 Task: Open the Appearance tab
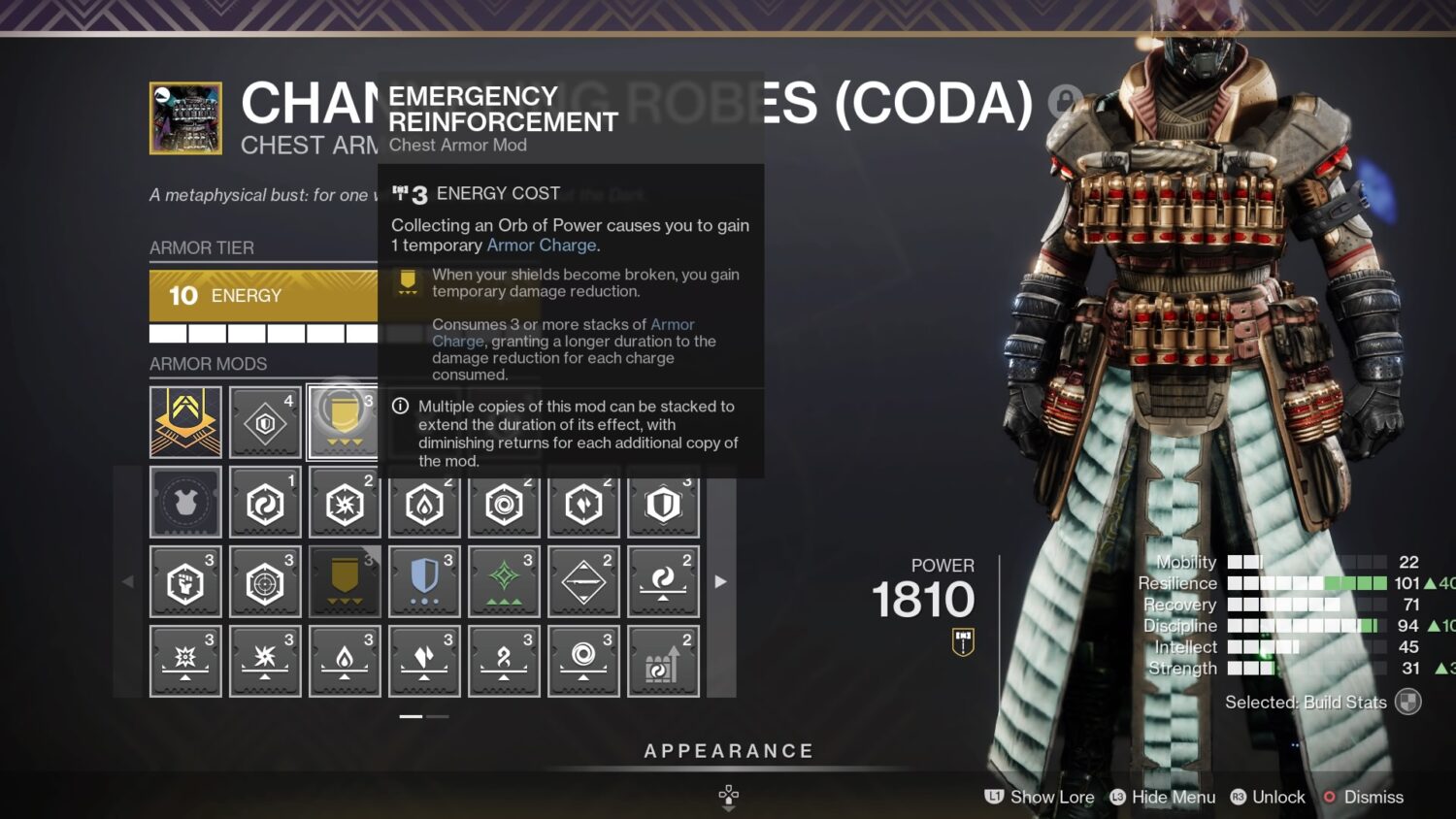727,750
